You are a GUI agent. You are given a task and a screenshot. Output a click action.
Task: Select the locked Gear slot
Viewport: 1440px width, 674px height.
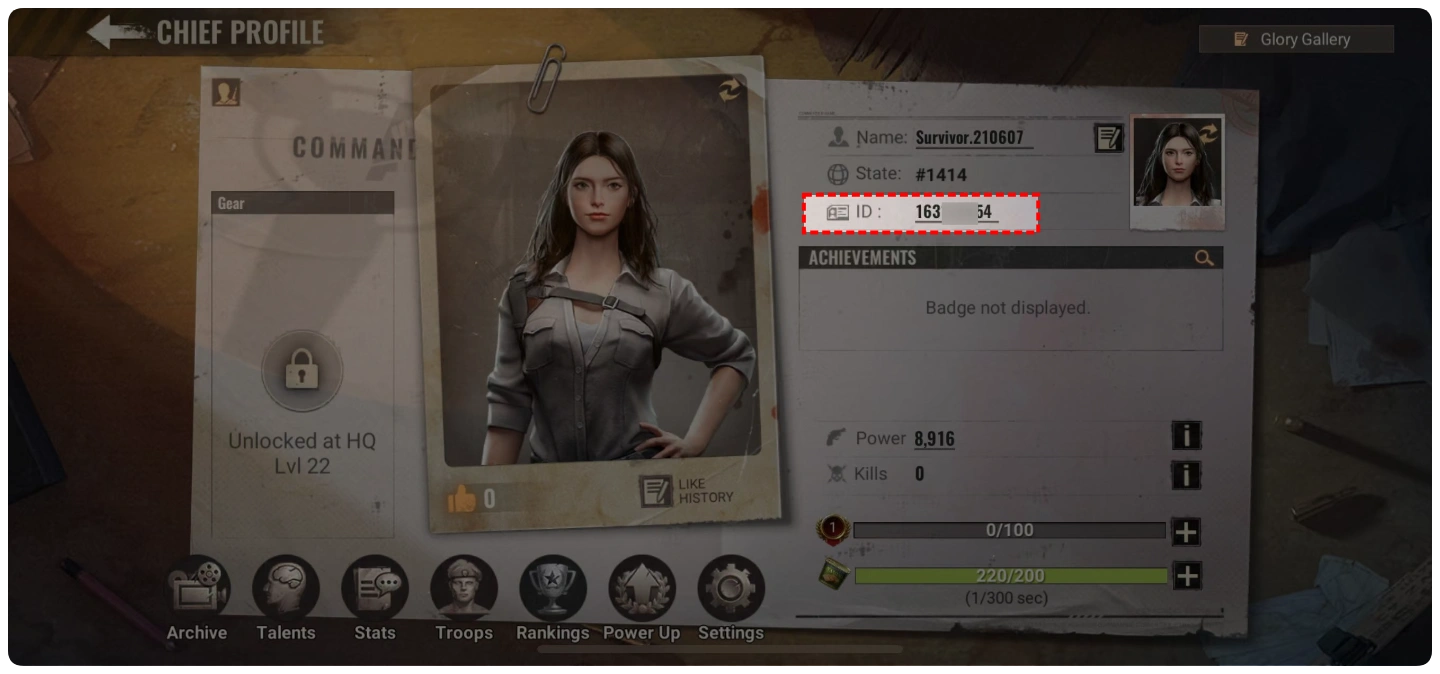tap(302, 374)
